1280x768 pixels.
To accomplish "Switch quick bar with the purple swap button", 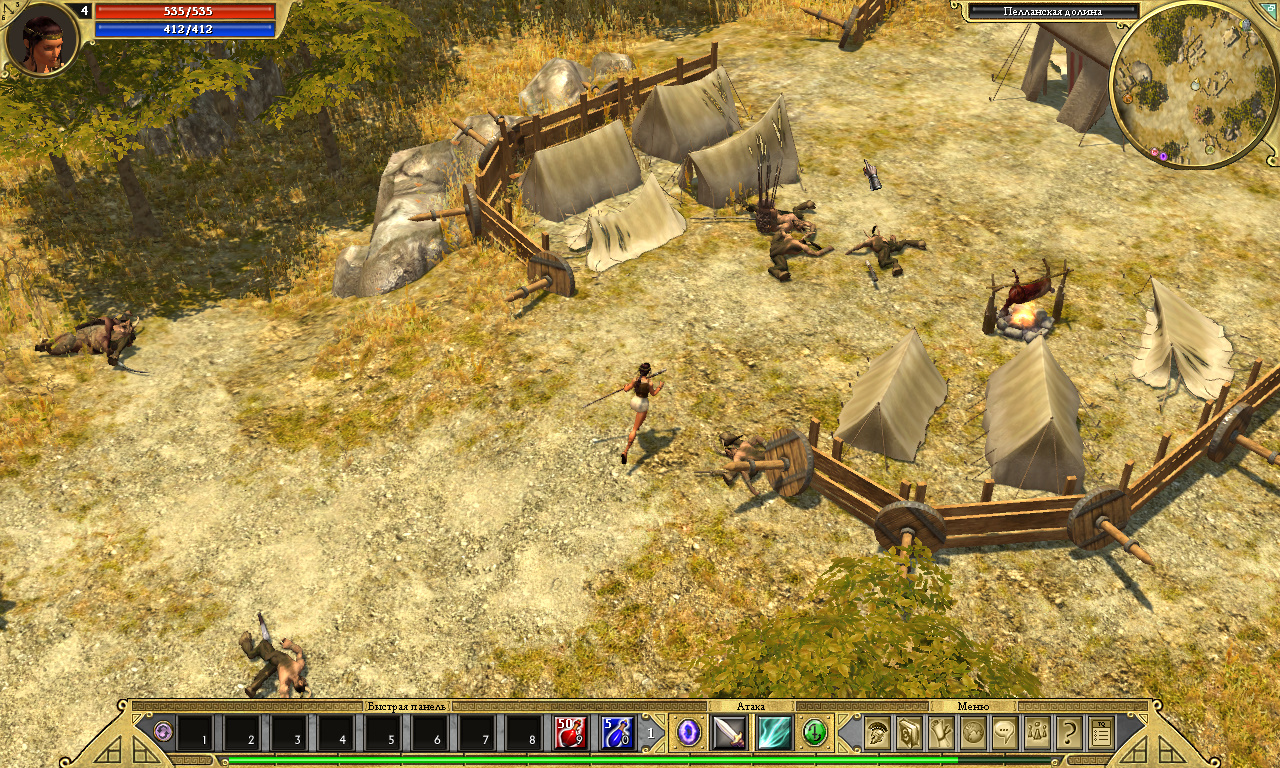I will tap(164, 733).
